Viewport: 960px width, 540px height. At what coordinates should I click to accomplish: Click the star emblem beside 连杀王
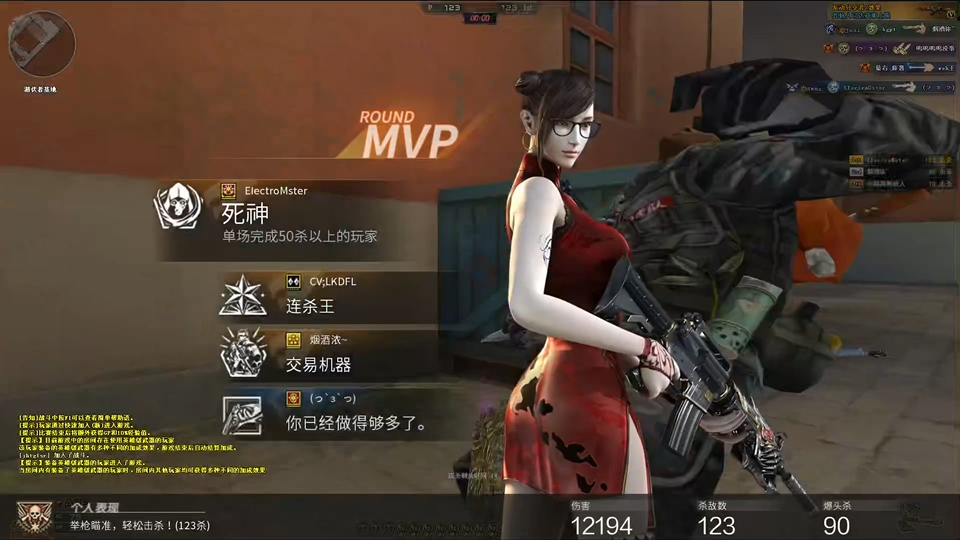point(244,298)
